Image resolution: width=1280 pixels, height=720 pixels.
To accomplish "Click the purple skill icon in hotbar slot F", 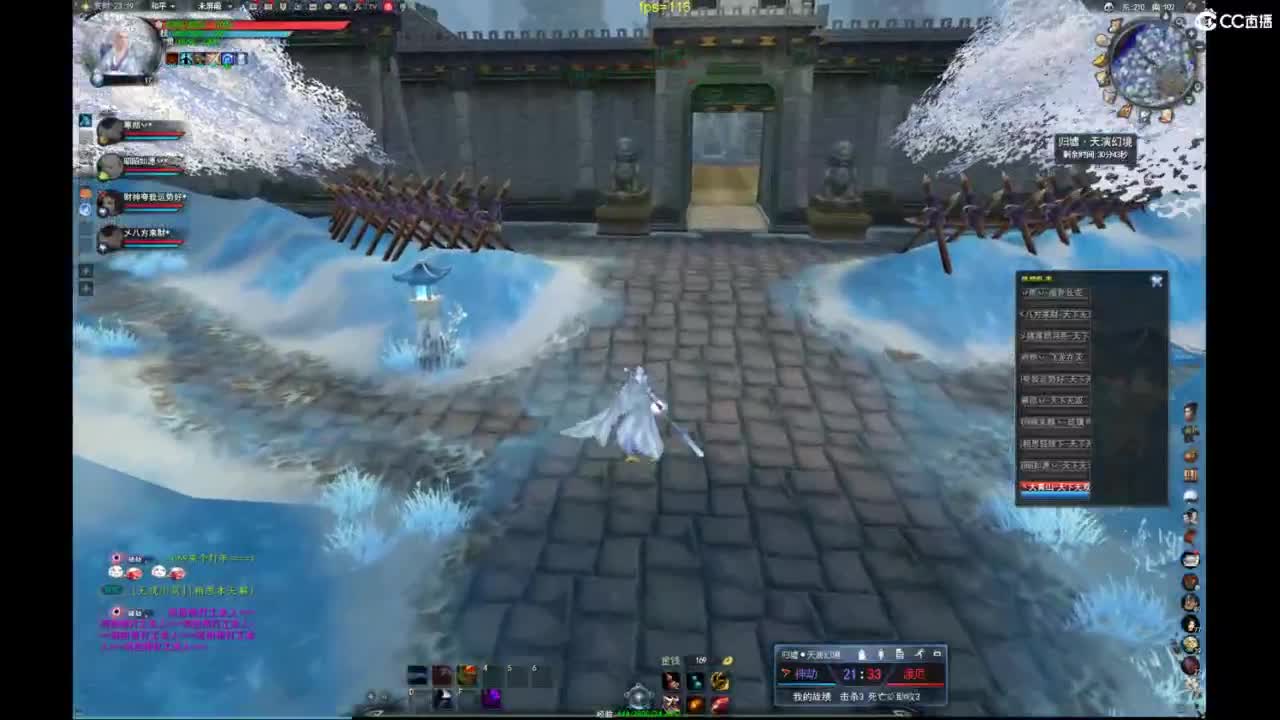I will (492, 697).
